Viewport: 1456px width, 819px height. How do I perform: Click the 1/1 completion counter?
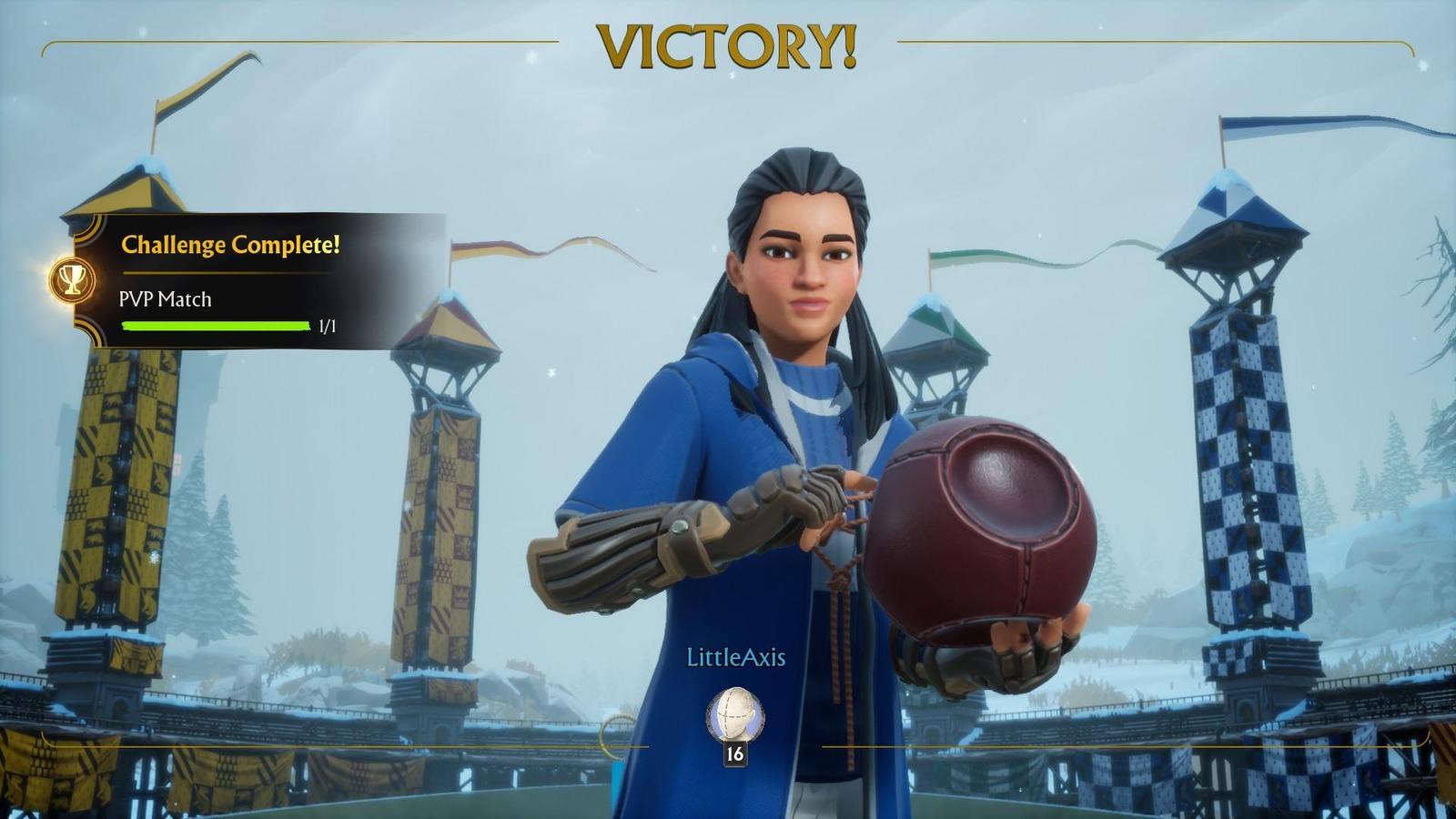point(326,325)
